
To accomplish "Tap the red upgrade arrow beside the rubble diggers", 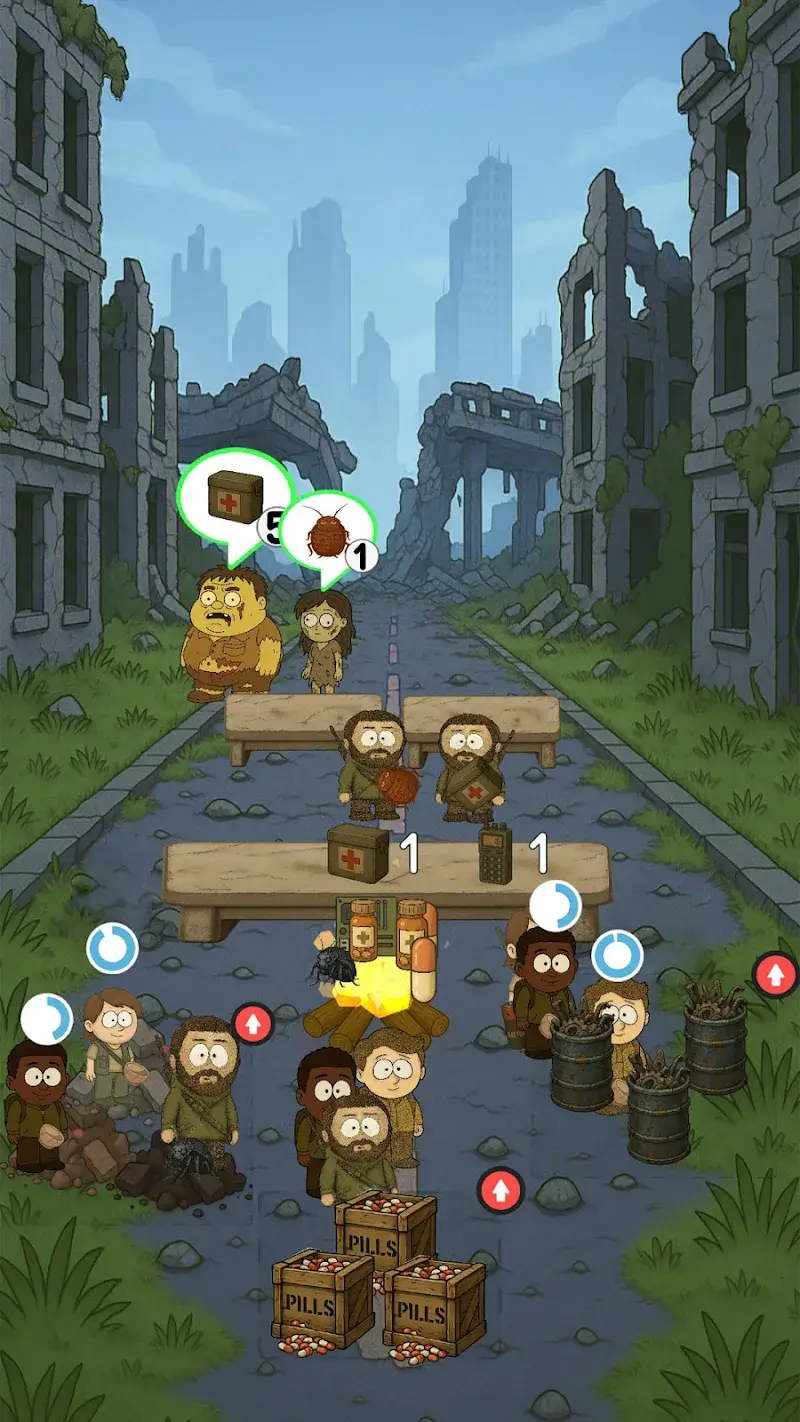I will (253, 1024).
